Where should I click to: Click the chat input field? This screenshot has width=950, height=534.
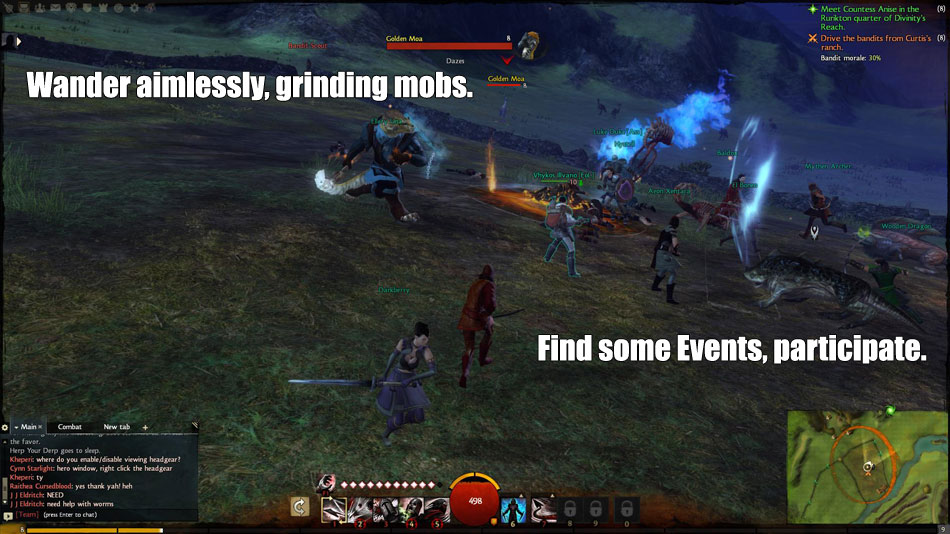100,516
